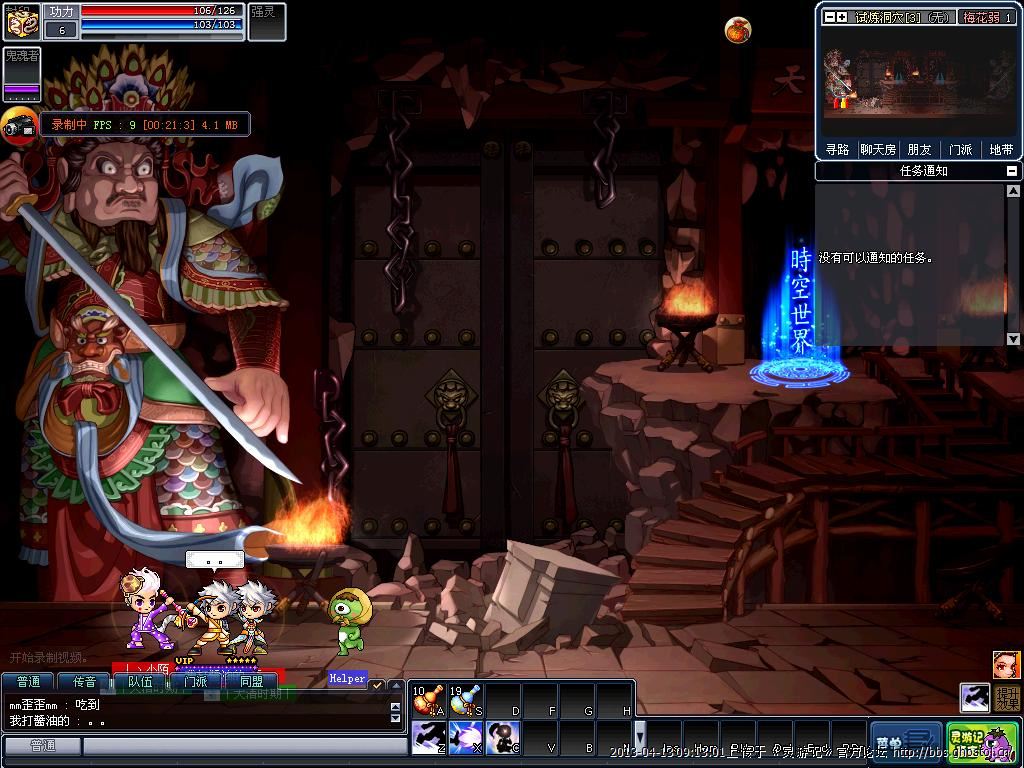Viewport: 1024px width, 768px height.
Task: Open the 朋友 friends list
Action: (919, 150)
